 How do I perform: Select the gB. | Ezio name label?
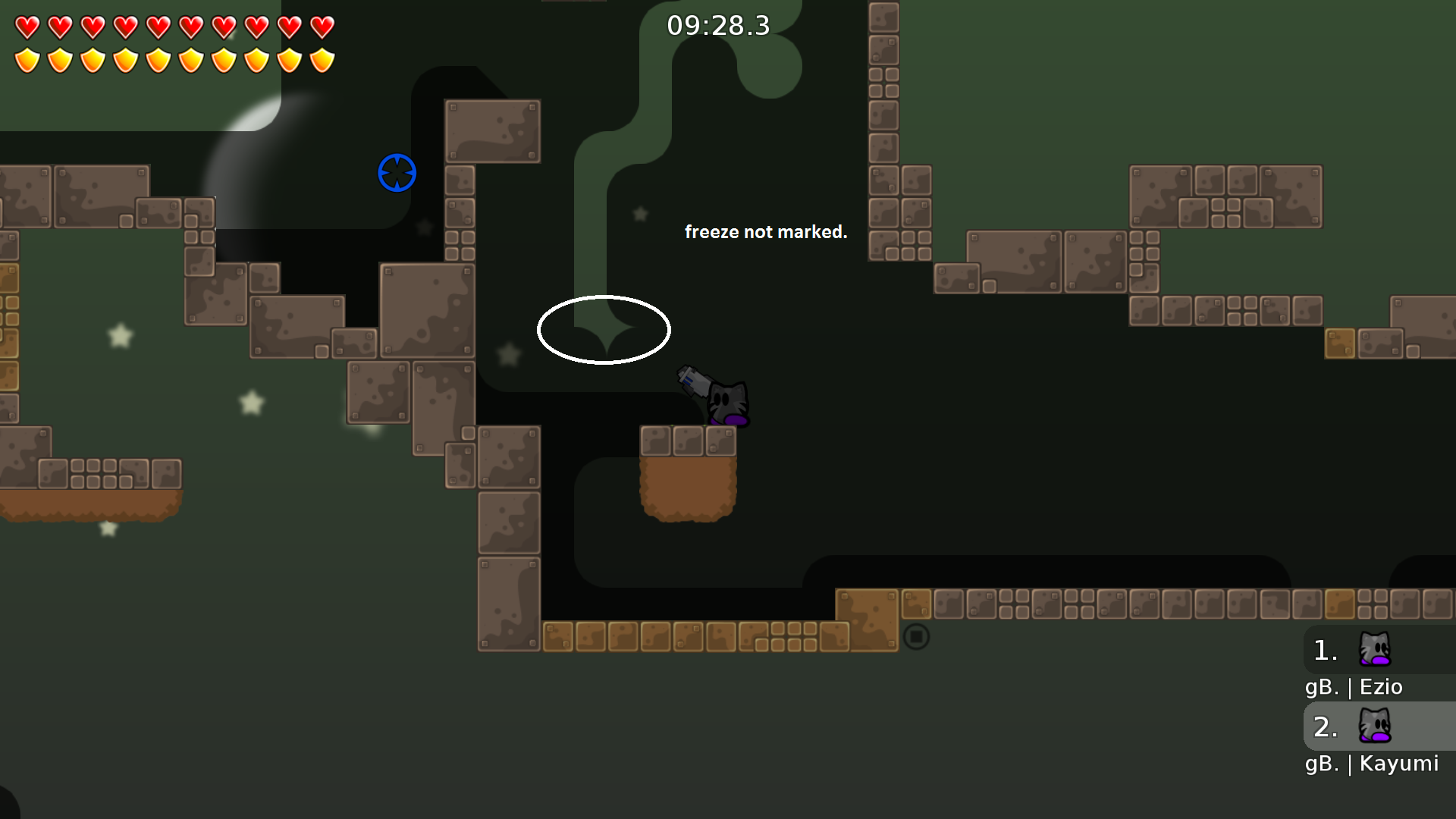[1354, 686]
